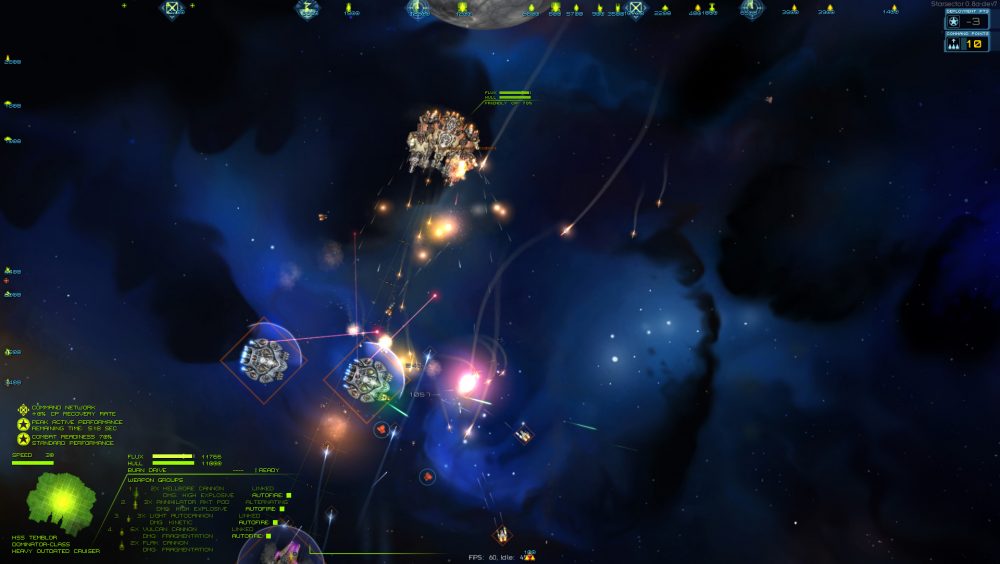This screenshot has width=1000, height=564.
Task: Click the Command Network status icon
Action: [23, 409]
